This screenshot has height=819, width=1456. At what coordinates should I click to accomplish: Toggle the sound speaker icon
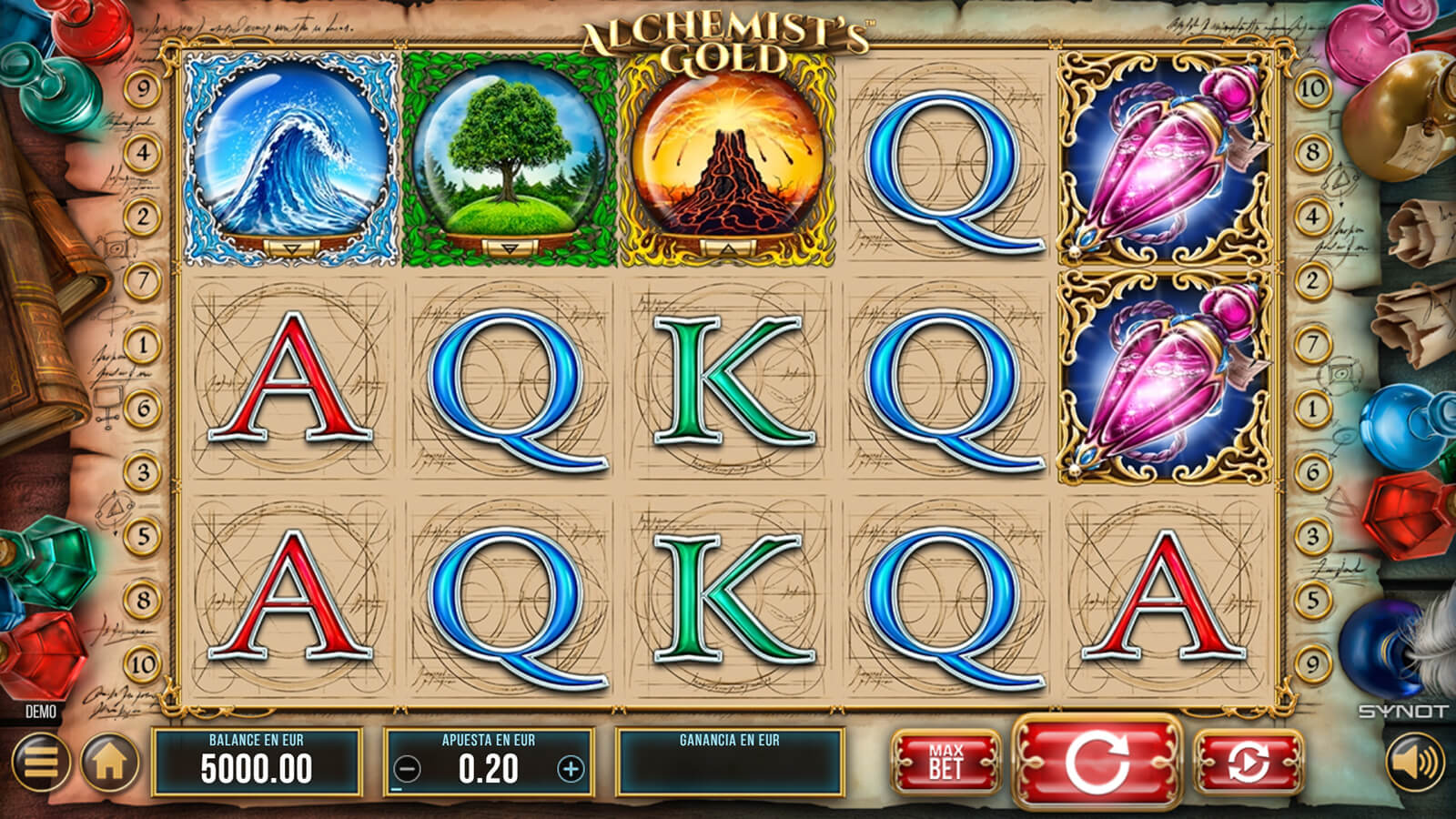pyautogui.click(x=1415, y=761)
